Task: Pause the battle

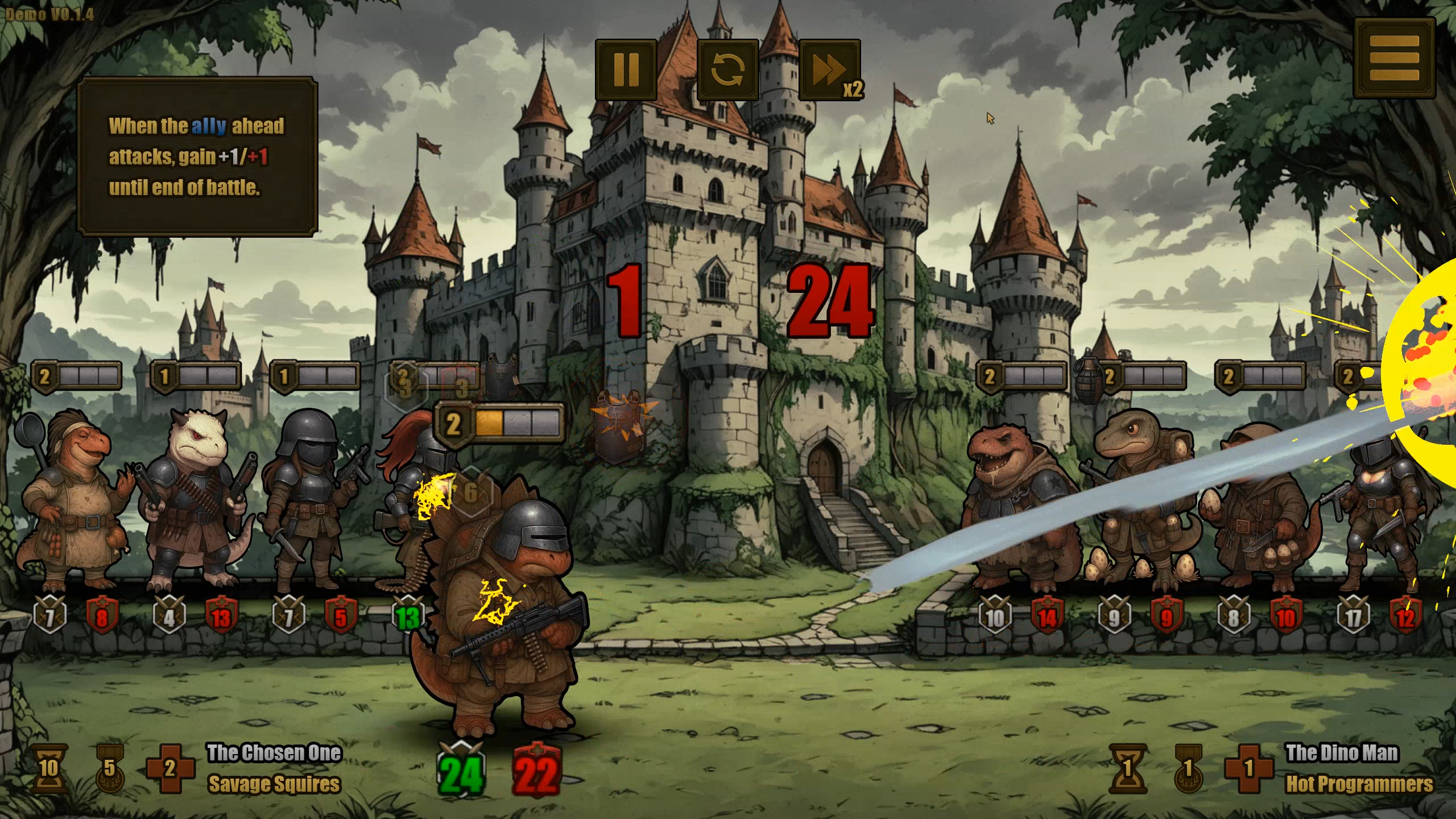Action: pyautogui.click(x=626, y=70)
